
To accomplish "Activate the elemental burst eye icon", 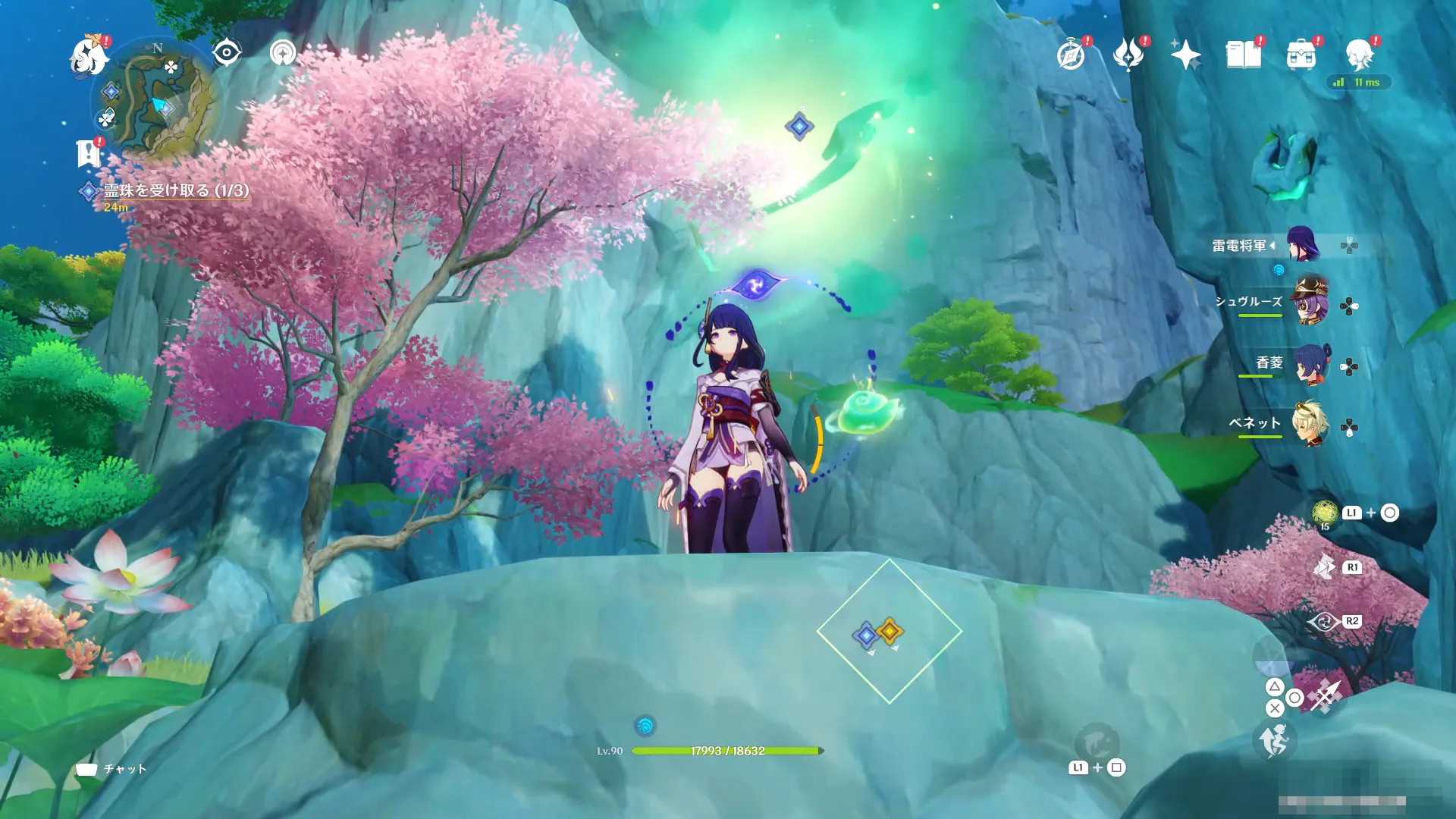I will click(x=1323, y=623).
